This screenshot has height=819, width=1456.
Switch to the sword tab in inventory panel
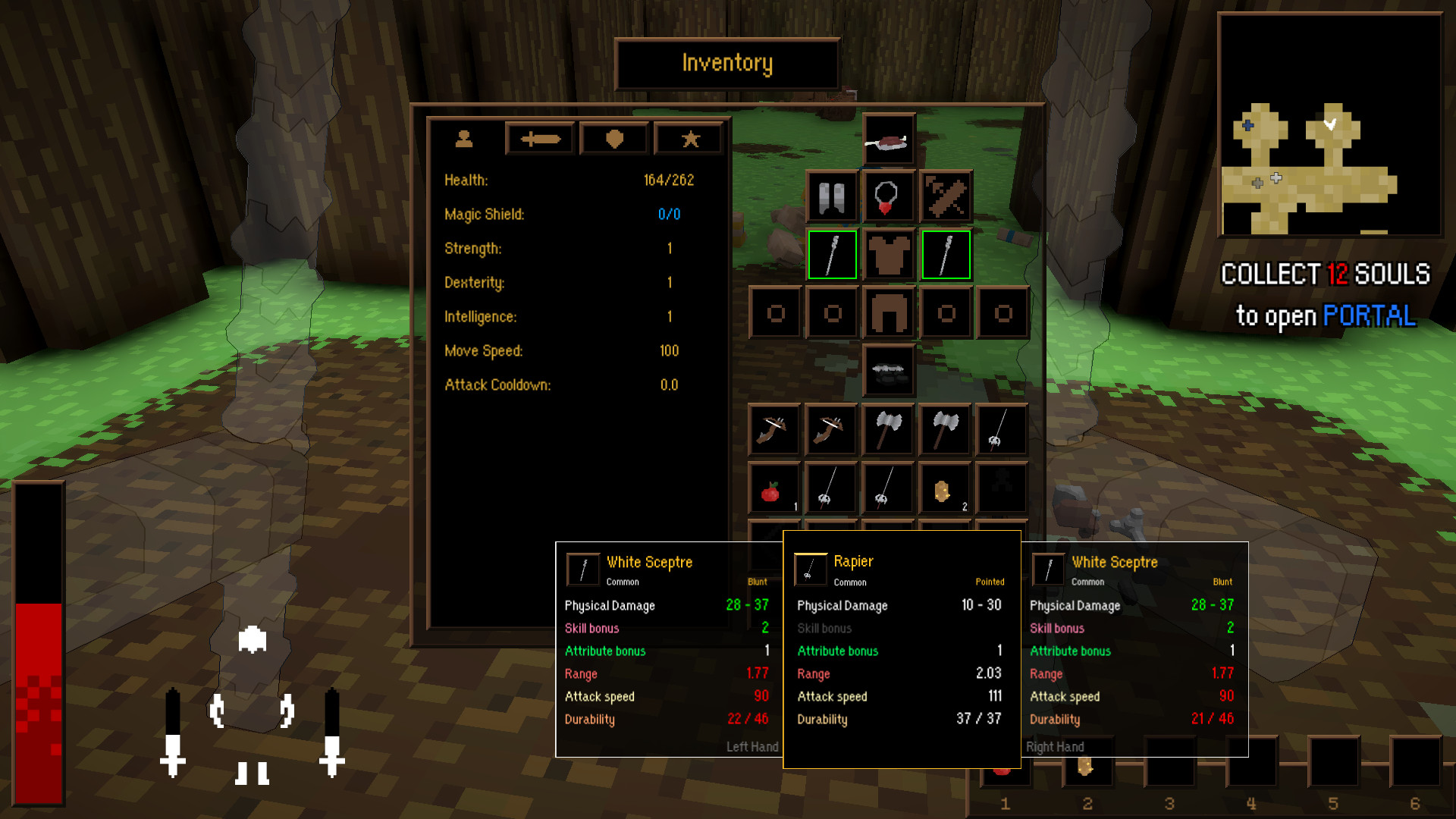click(539, 139)
